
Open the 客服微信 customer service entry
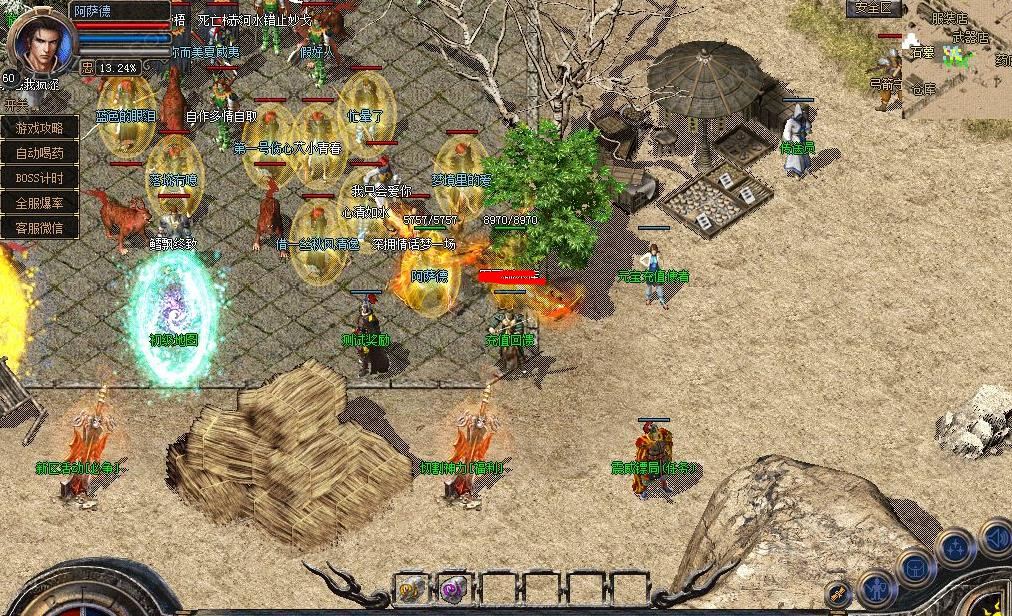(x=39, y=228)
